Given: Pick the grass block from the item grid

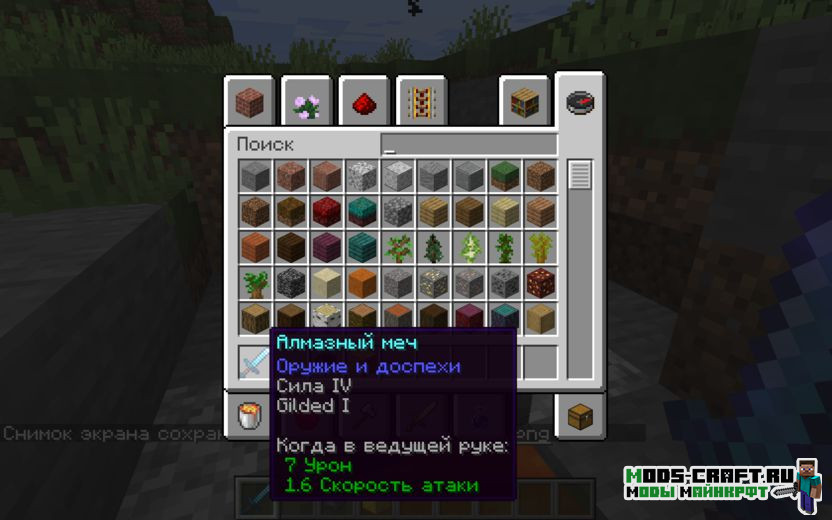Looking at the screenshot, I should 505,176.
